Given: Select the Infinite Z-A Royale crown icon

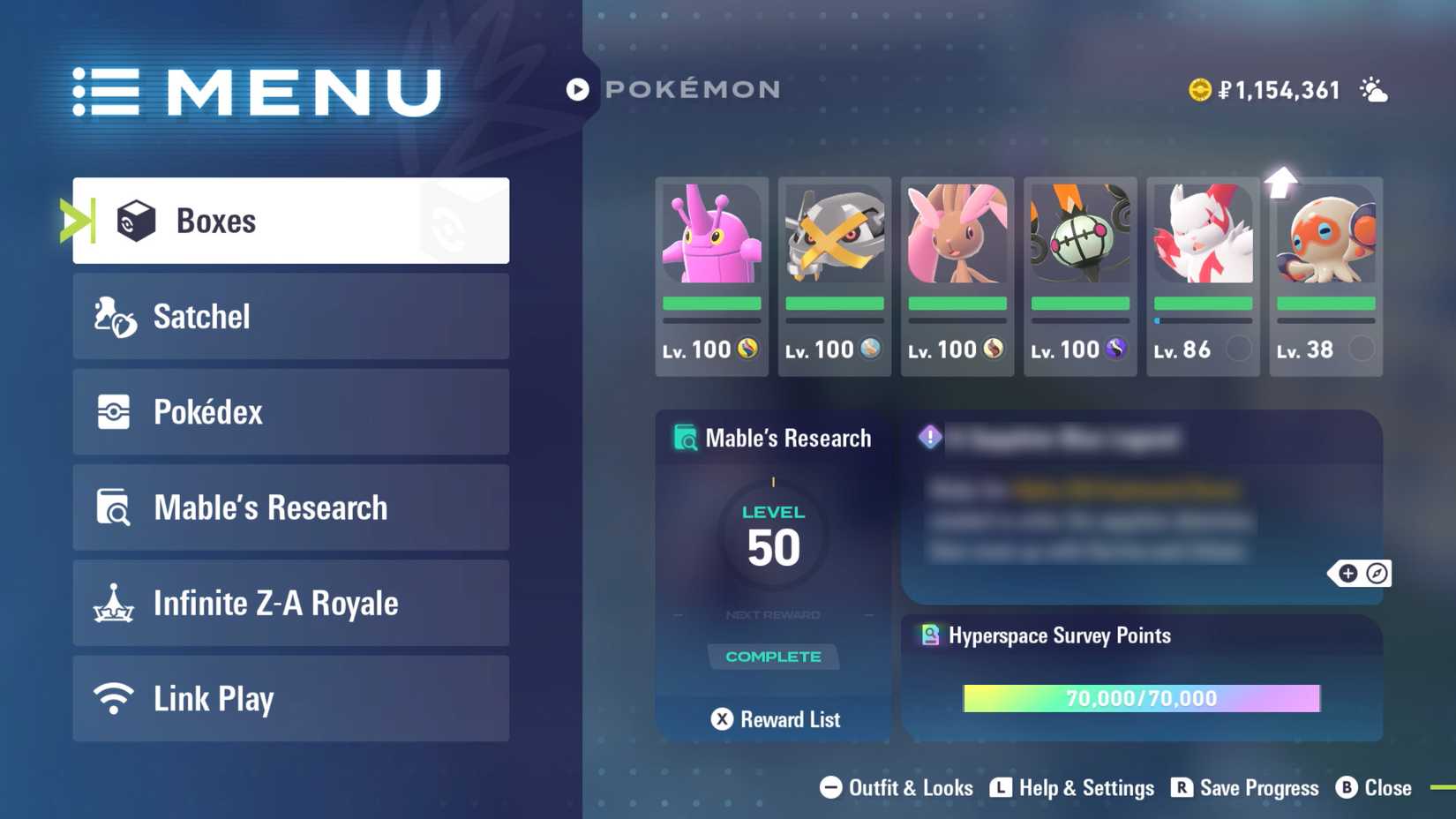Looking at the screenshot, I should pyautogui.click(x=114, y=603).
